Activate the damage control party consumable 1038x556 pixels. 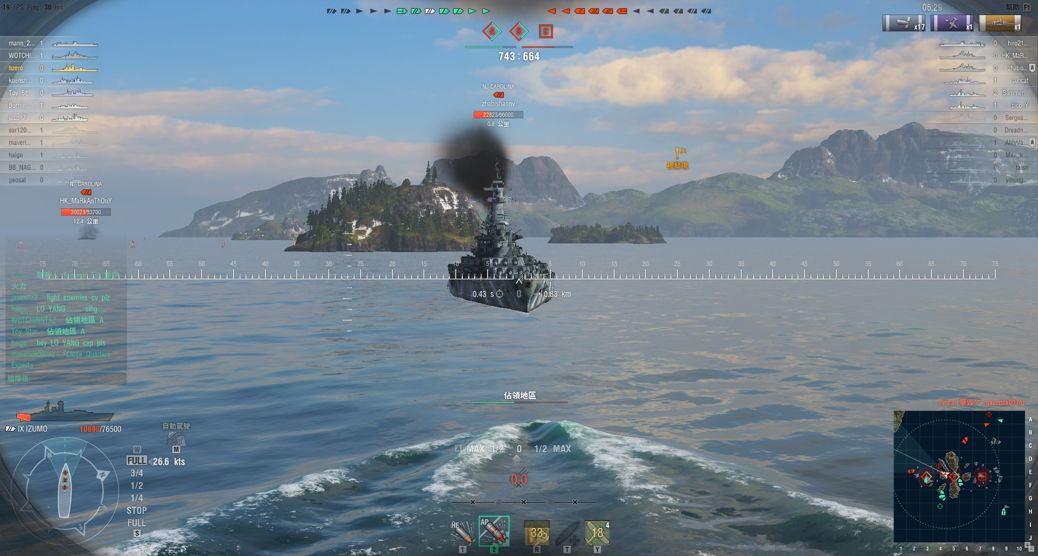point(537,532)
